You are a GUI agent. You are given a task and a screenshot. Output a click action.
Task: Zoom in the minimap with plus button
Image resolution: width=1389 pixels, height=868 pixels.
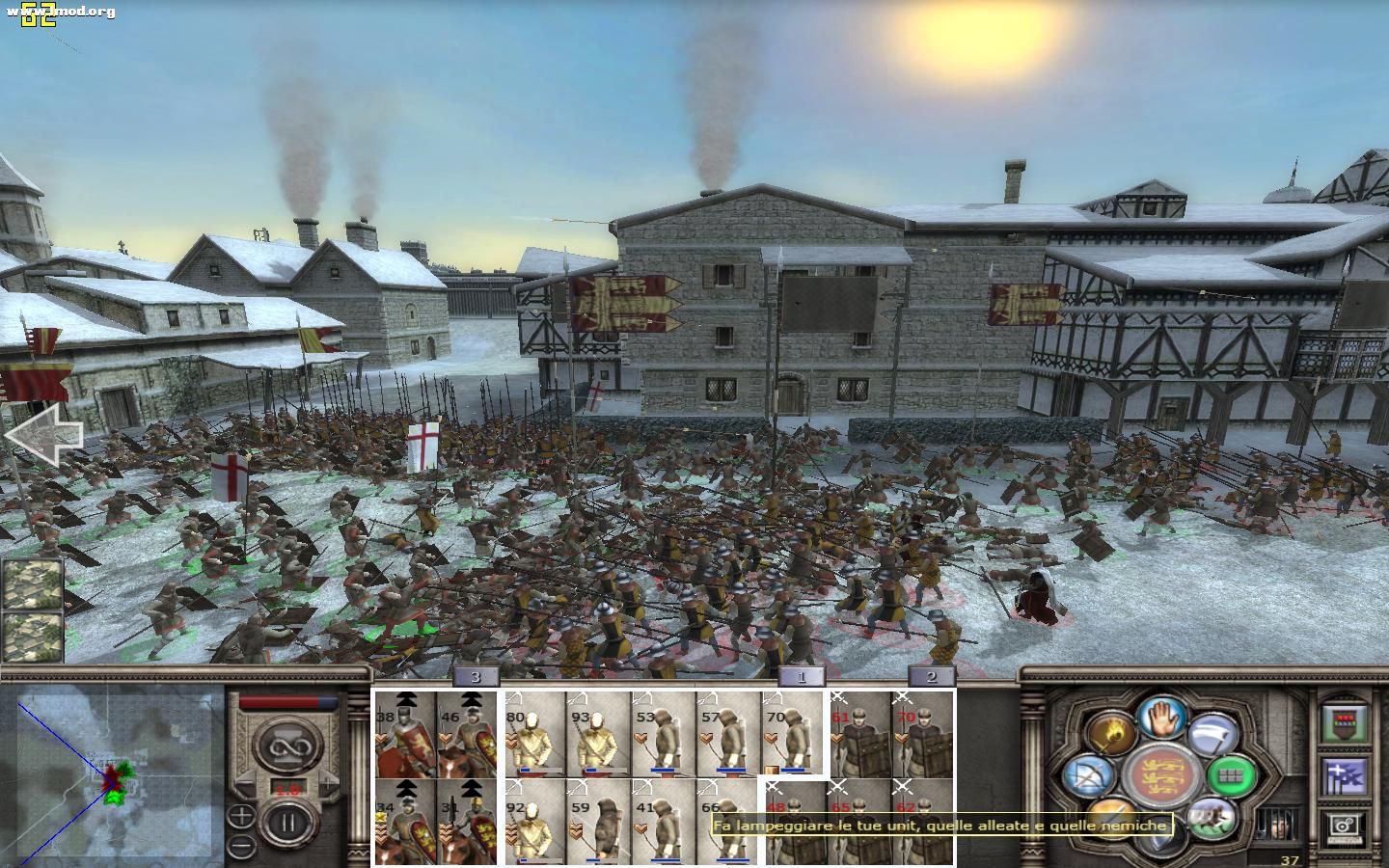[242, 816]
